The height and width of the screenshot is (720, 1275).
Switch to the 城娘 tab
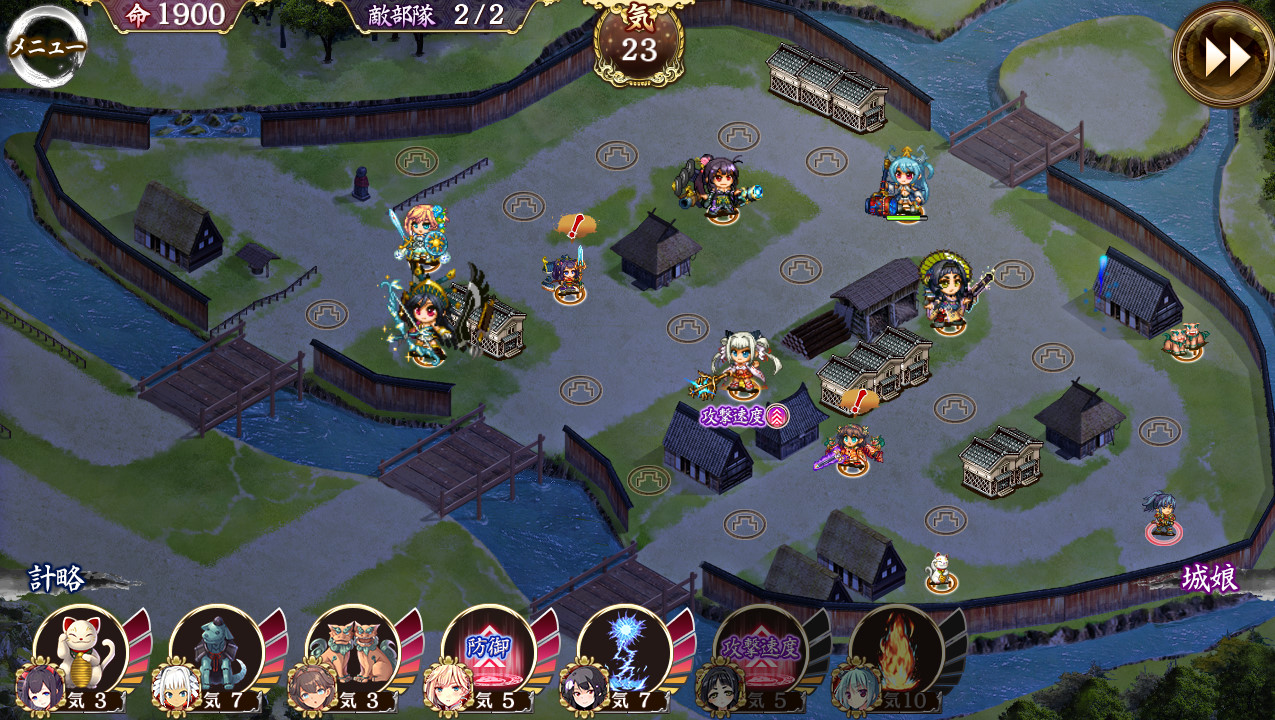(x=1210, y=578)
